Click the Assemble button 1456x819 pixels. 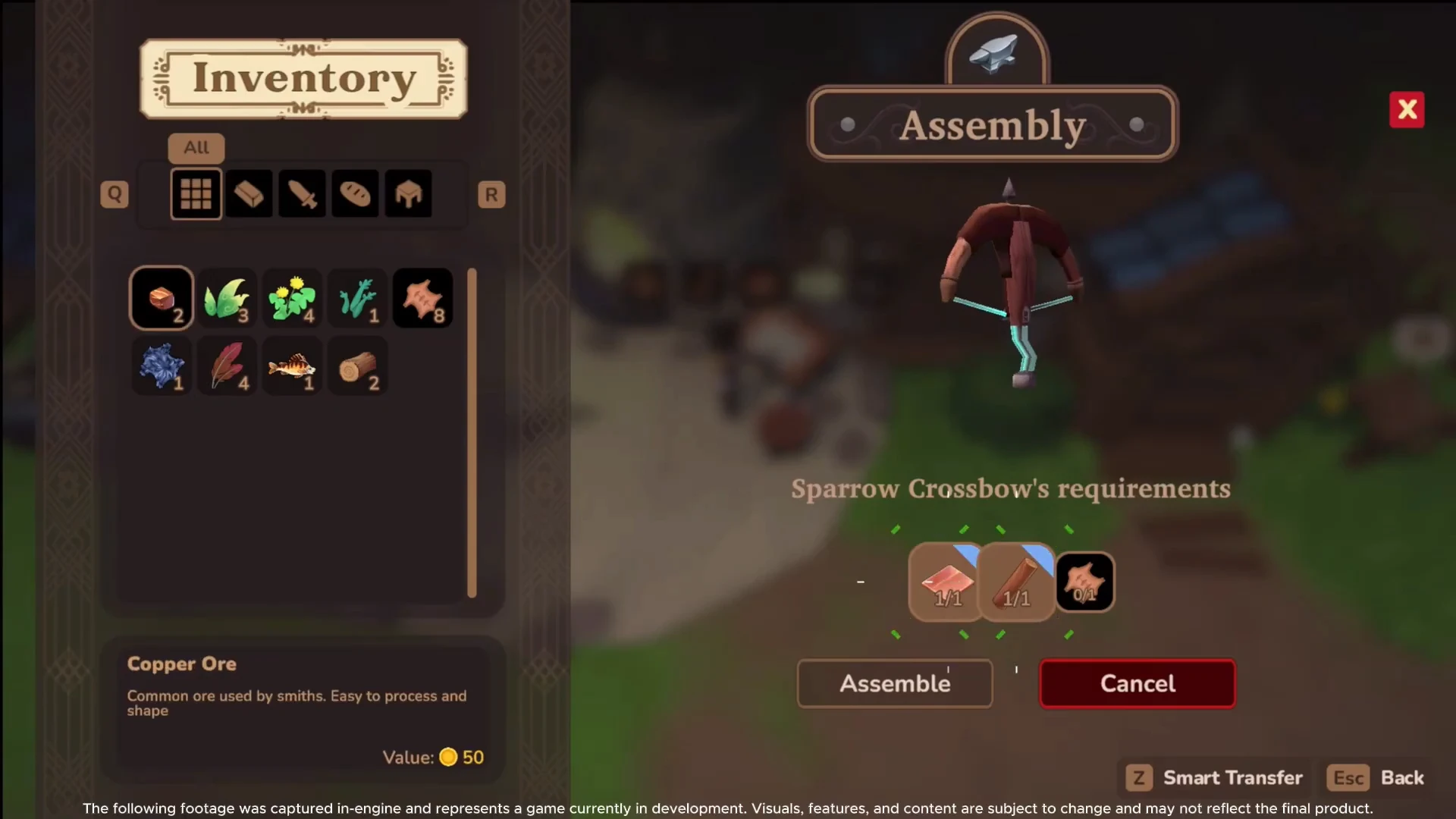(895, 683)
